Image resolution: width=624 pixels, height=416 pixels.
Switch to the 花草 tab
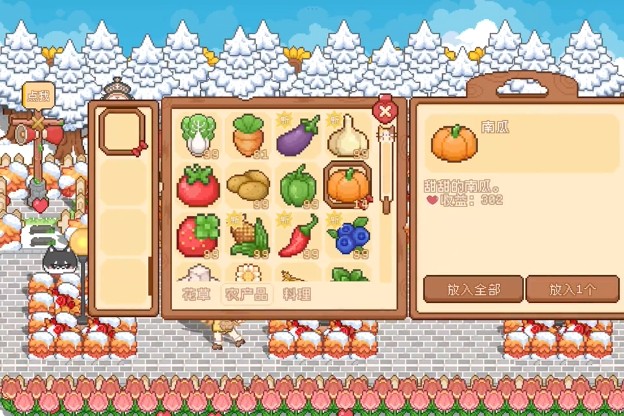click(x=196, y=295)
